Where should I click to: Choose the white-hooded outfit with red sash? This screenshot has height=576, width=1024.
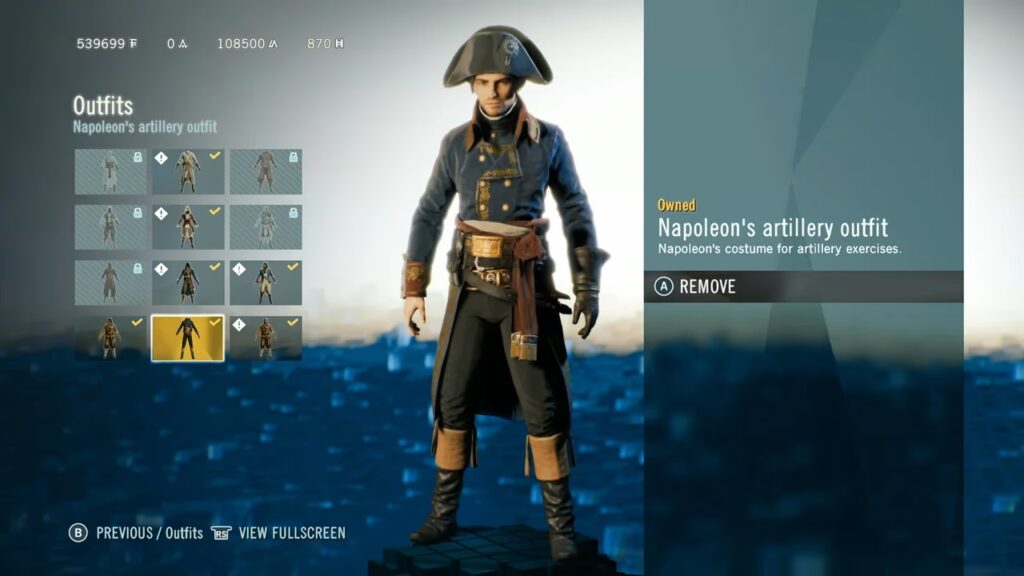(188, 227)
